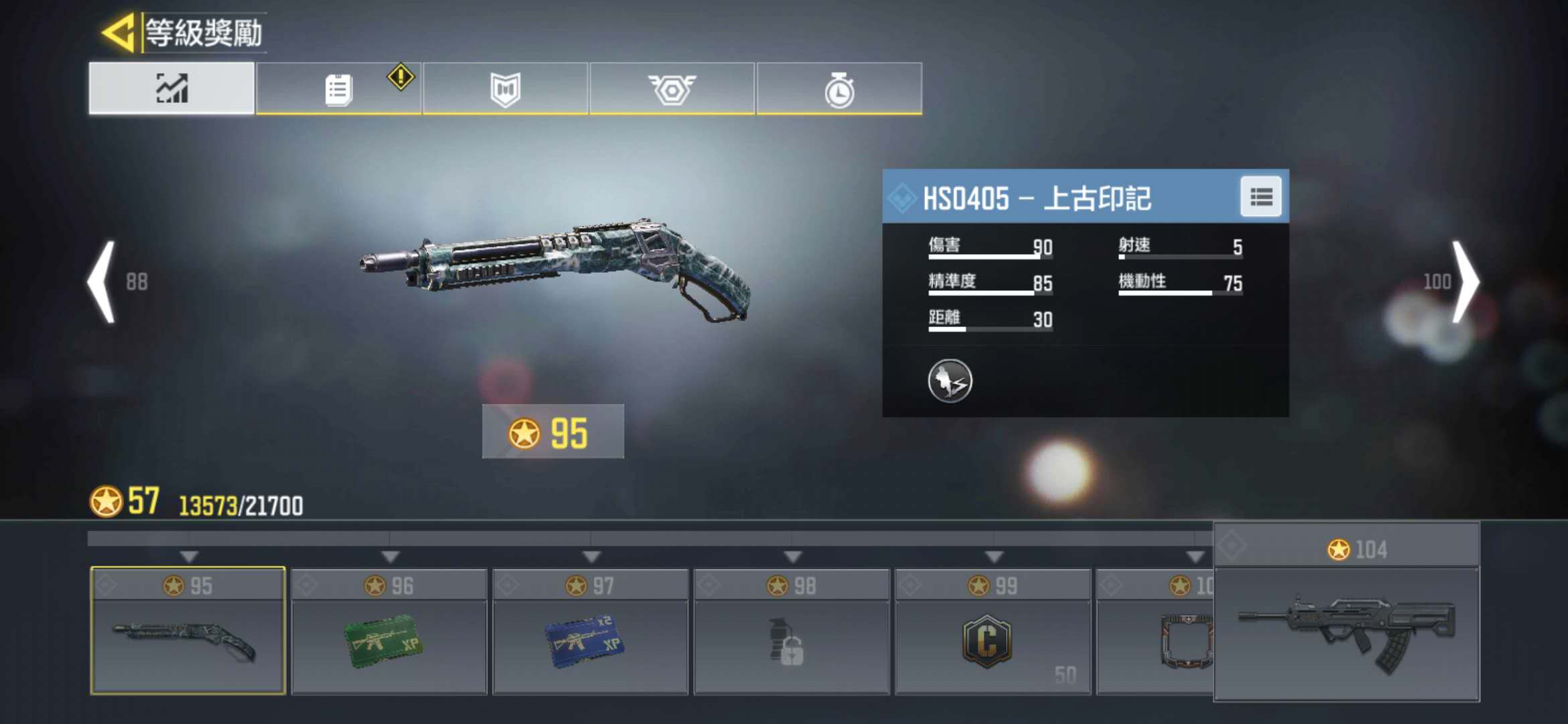Show previous rewards with left arrow
This screenshot has width=1568, height=724.
[x=103, y=282]
